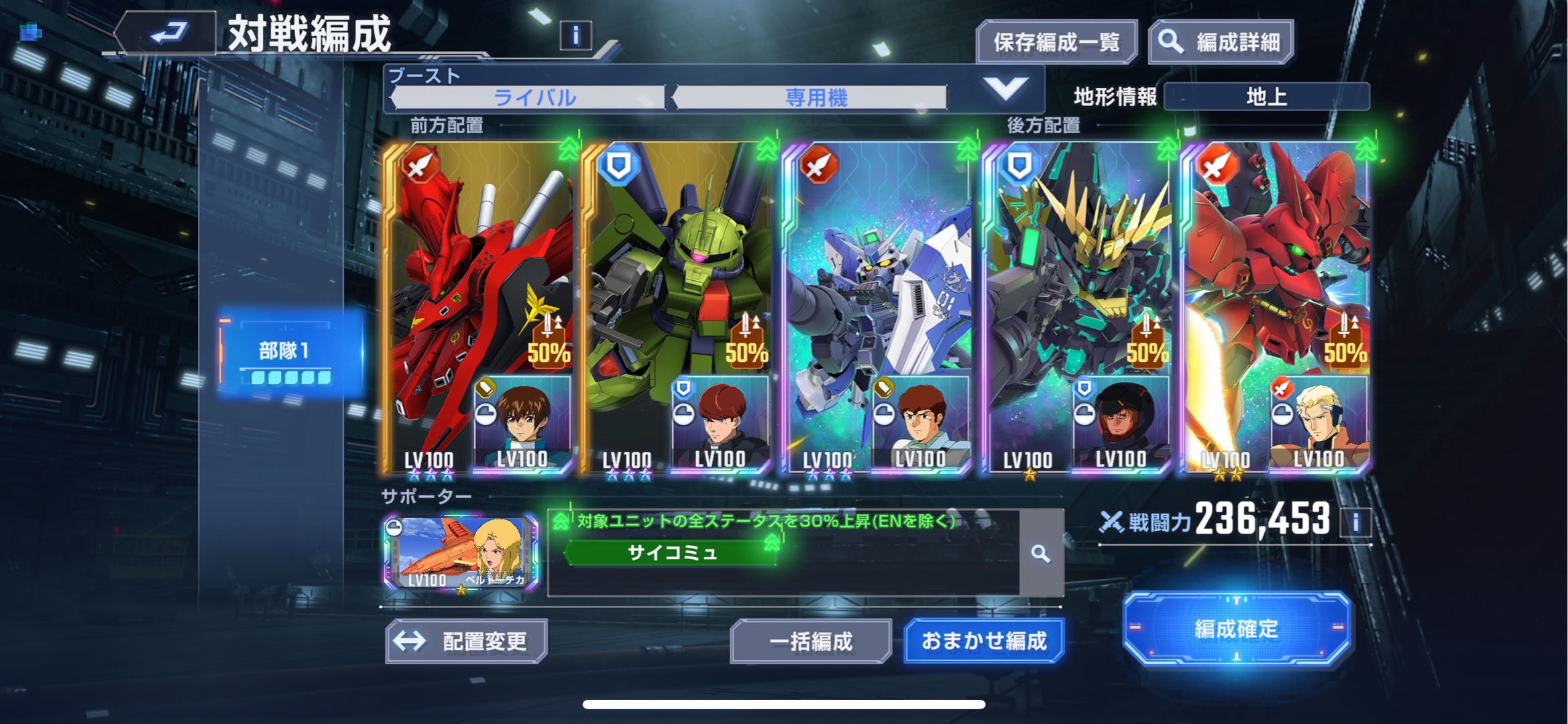Screen dimensions: 1568x724
Task: Open info icon beside 対戦編成 title
Action: [575, 35]
